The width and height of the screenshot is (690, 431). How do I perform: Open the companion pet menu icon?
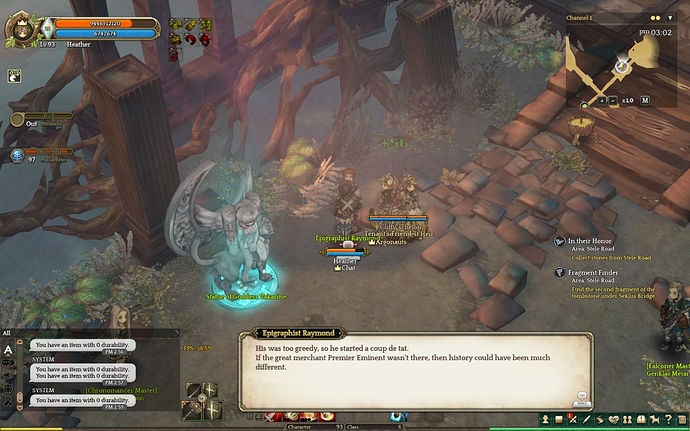click(x=654, y=419)
